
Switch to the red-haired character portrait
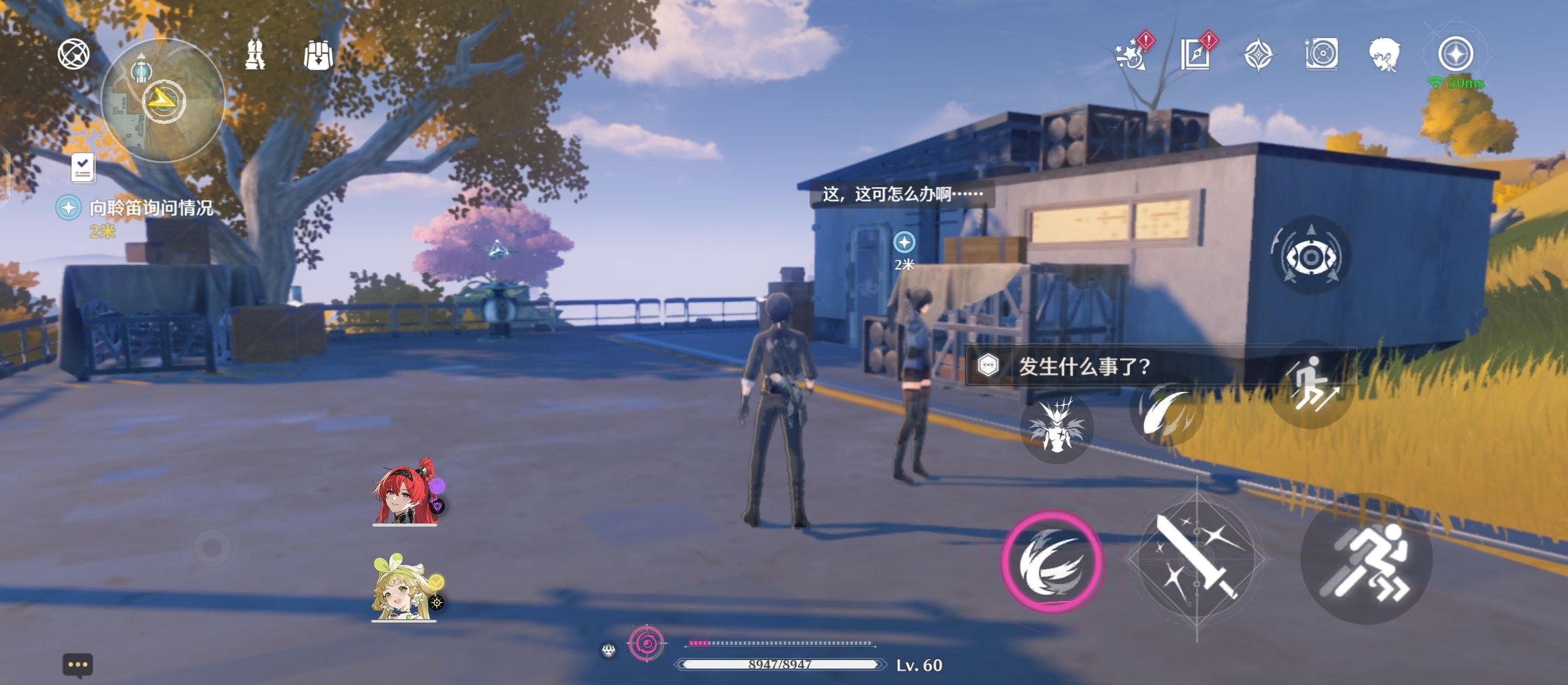[405, 492]
